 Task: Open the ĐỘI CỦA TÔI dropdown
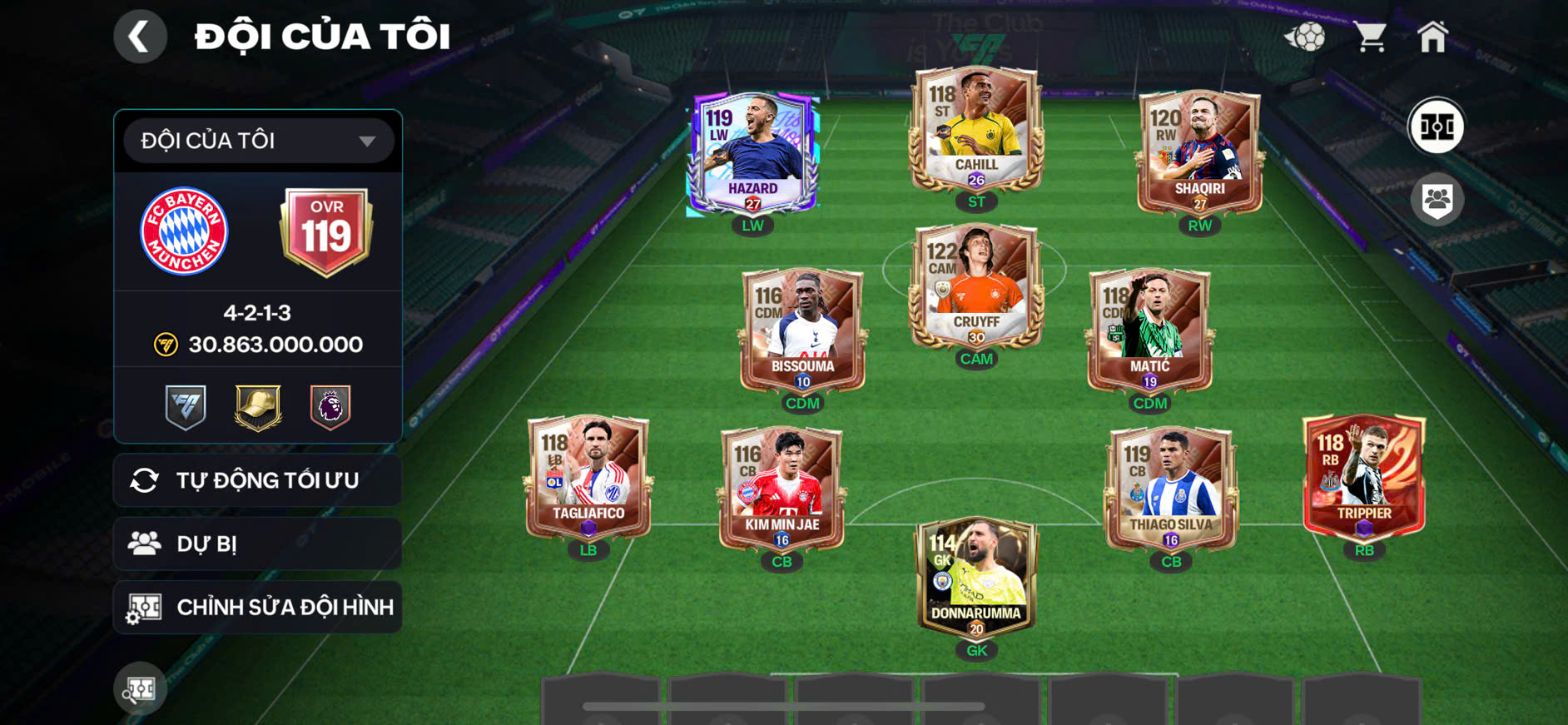254,140
